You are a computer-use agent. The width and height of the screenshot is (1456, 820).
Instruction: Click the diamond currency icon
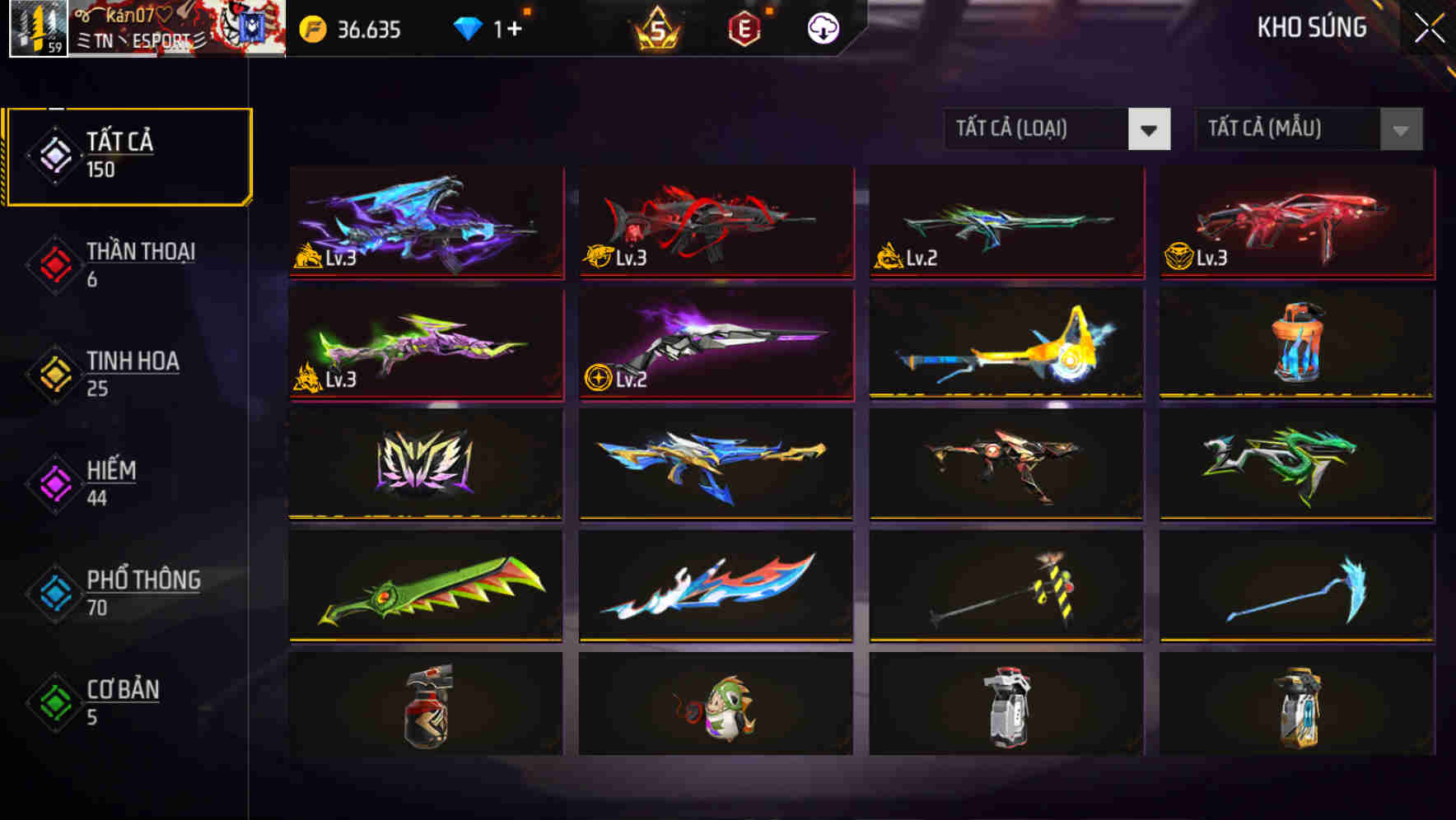coord(468,27)
